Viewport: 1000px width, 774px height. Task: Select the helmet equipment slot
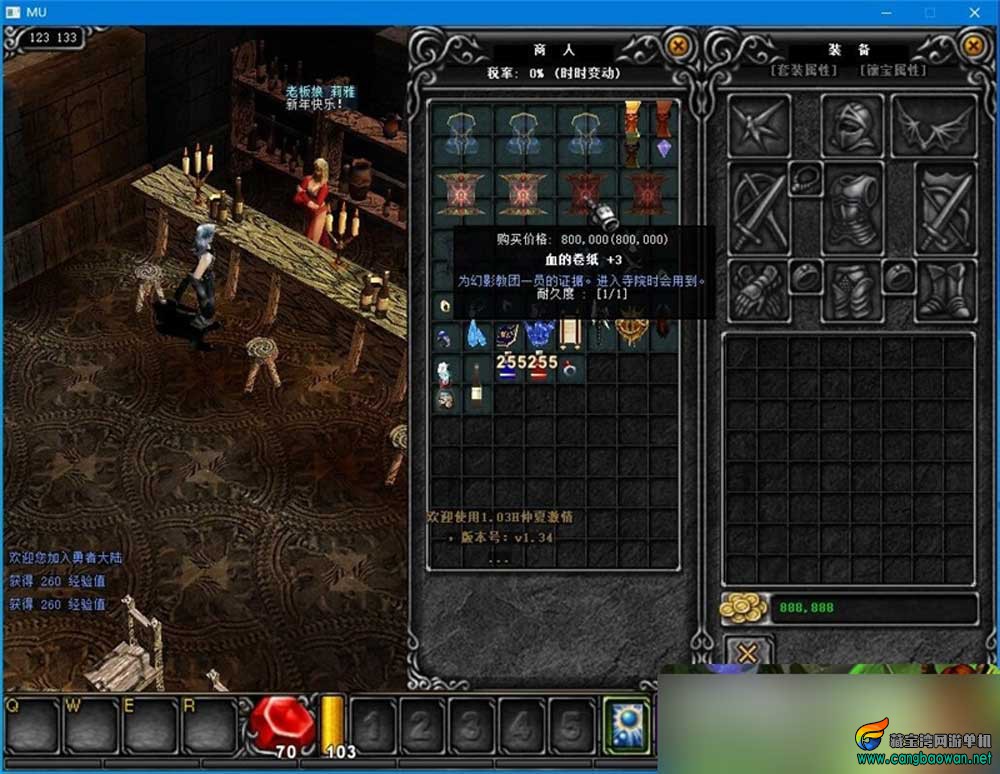(852, 125)
